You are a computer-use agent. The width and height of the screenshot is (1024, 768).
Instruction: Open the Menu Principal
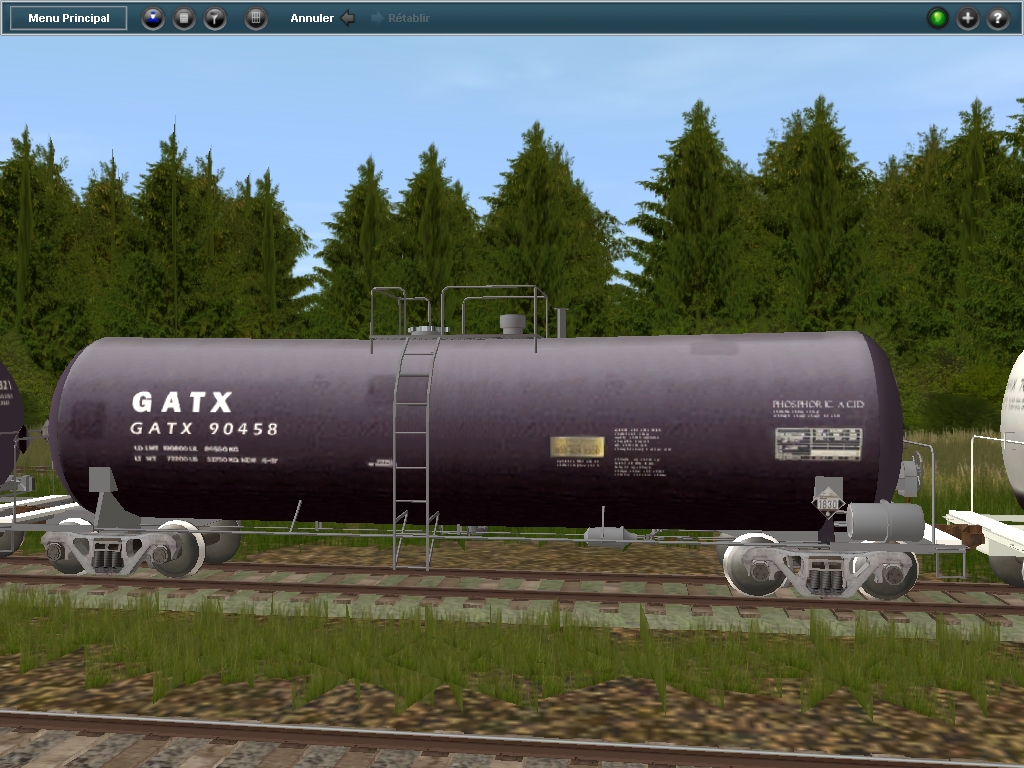click(x=69, y=18)
